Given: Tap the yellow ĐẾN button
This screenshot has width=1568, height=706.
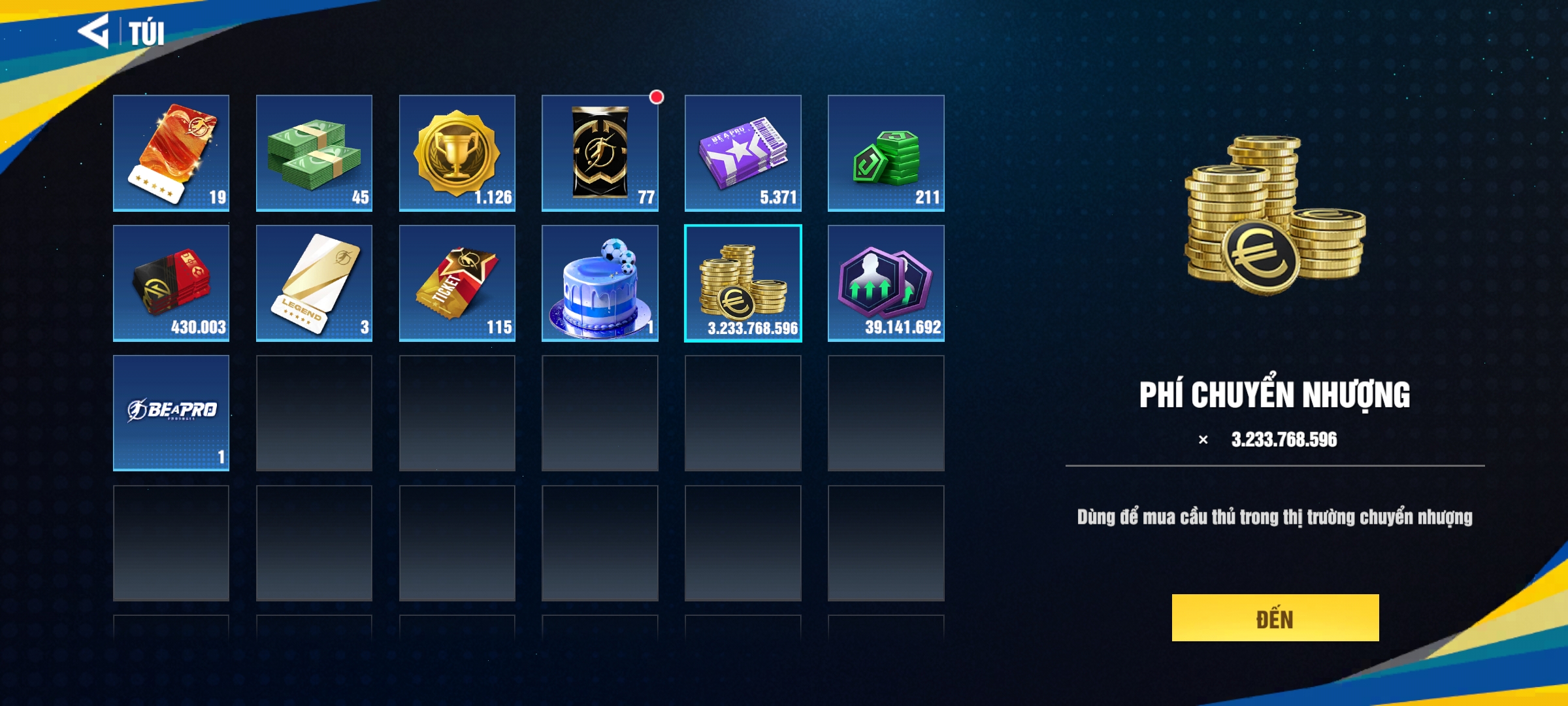Looking at the screenshot, I should [1275, 618].
